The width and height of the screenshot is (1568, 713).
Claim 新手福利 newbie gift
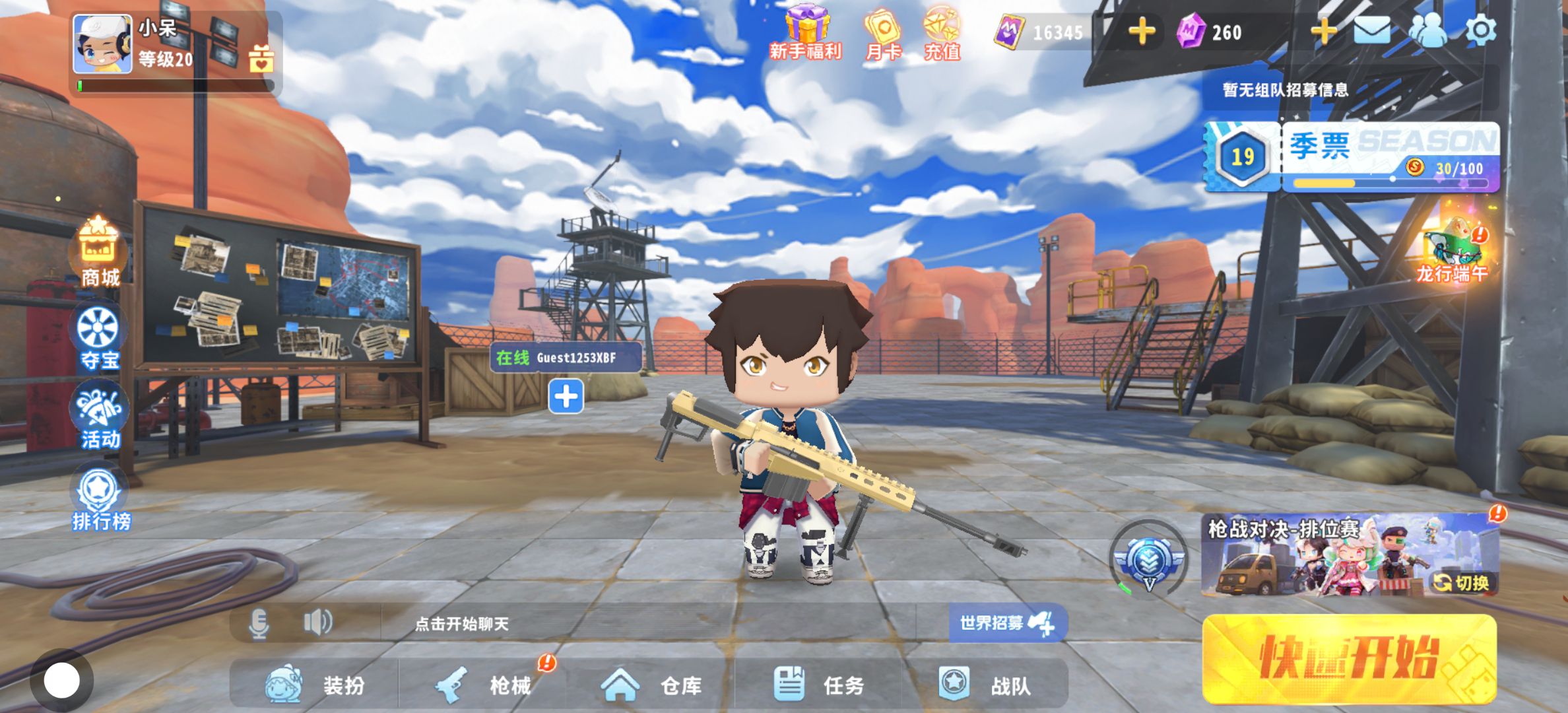(806, 33)
